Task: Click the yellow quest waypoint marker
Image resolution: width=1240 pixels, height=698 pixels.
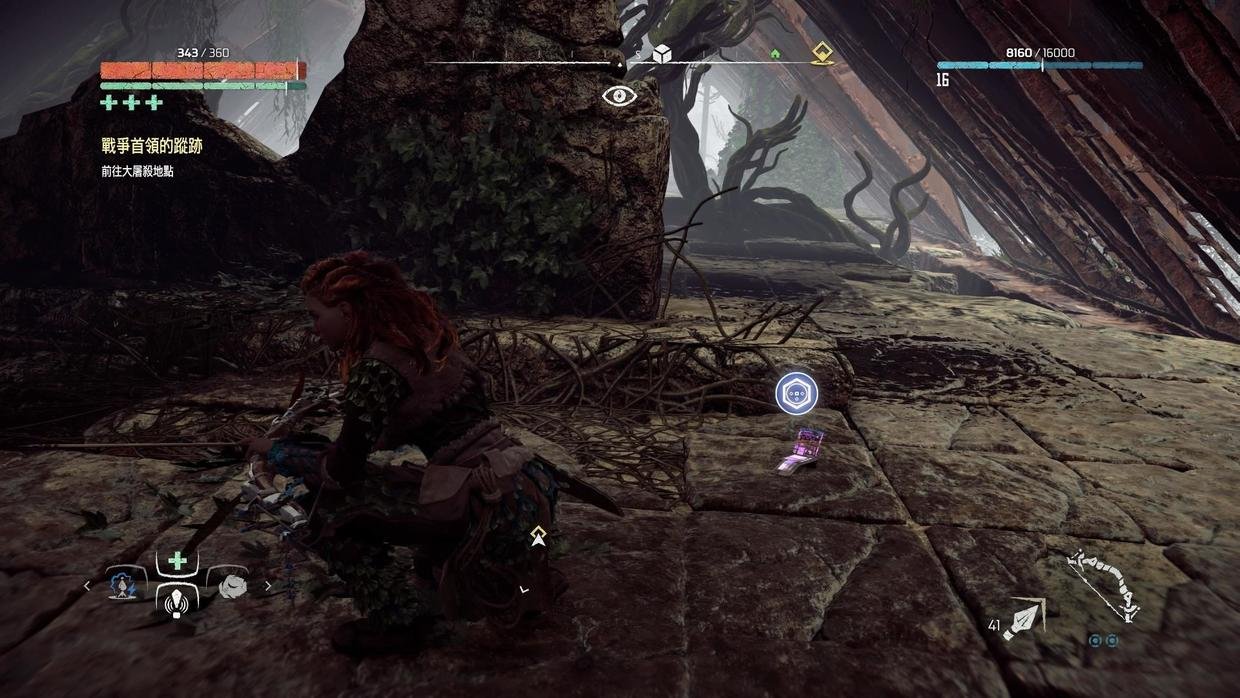Action: (x=538, y=535)
